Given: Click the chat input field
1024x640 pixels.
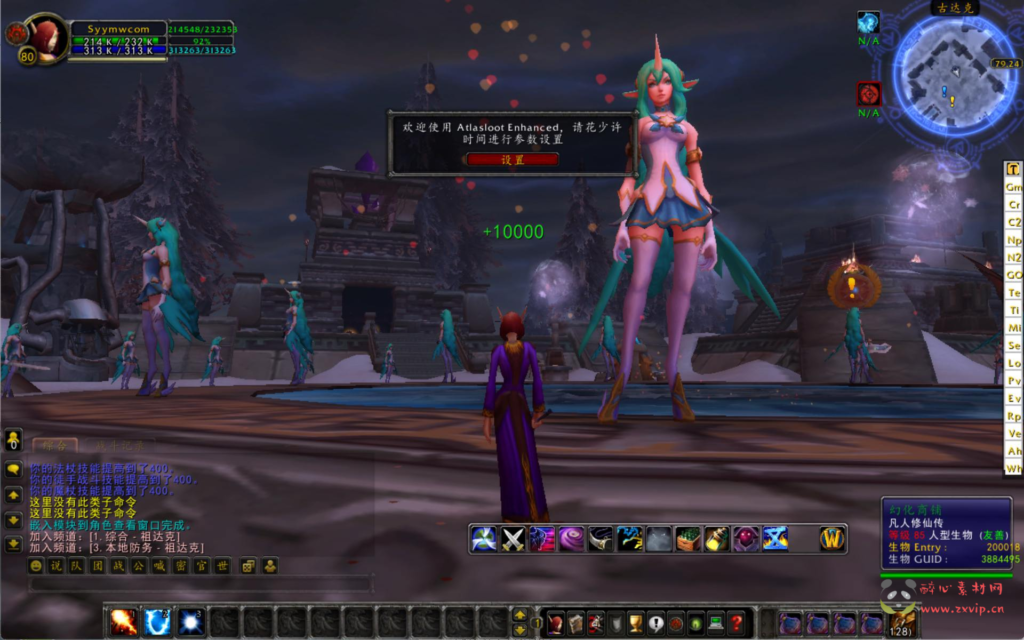Looking at the screenshot, I should tap(200, 583).
